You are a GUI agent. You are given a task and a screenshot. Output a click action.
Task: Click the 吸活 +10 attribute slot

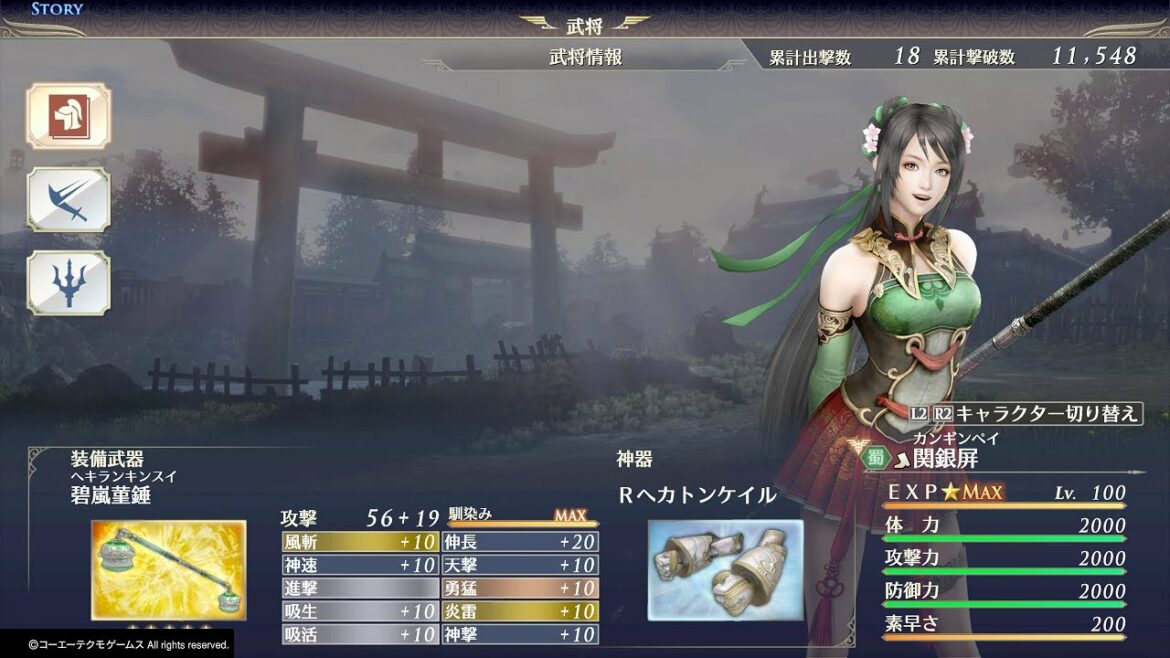click(360, 634)
